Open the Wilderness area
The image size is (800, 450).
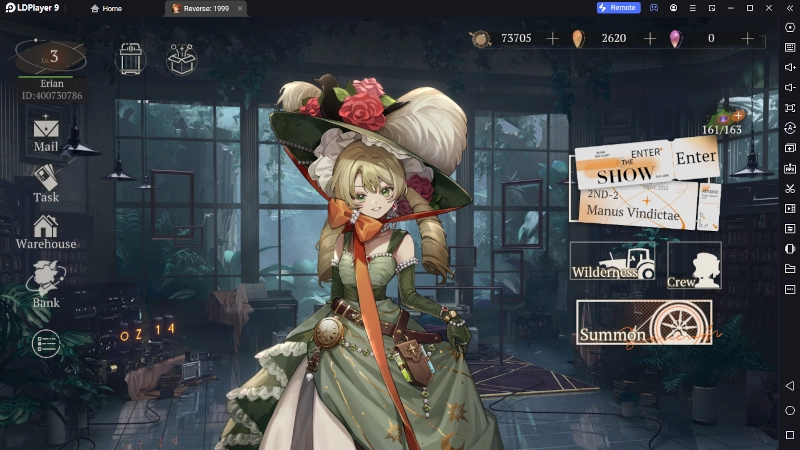[x=611, y=262]
